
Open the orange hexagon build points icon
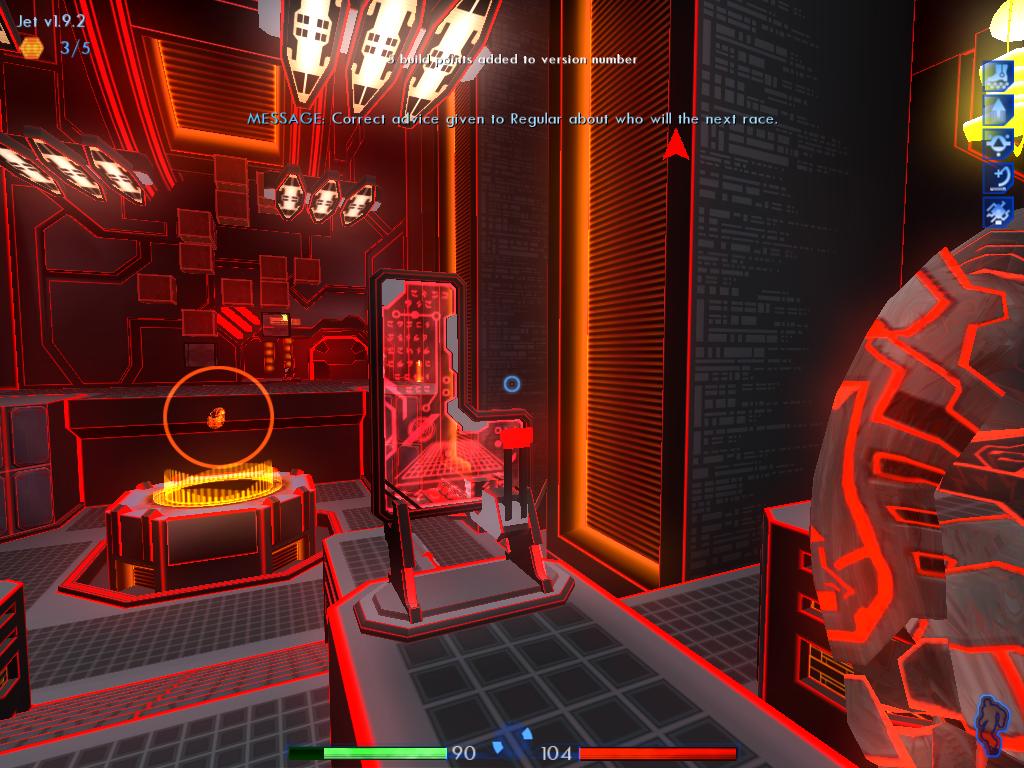(x=31, y=47)
